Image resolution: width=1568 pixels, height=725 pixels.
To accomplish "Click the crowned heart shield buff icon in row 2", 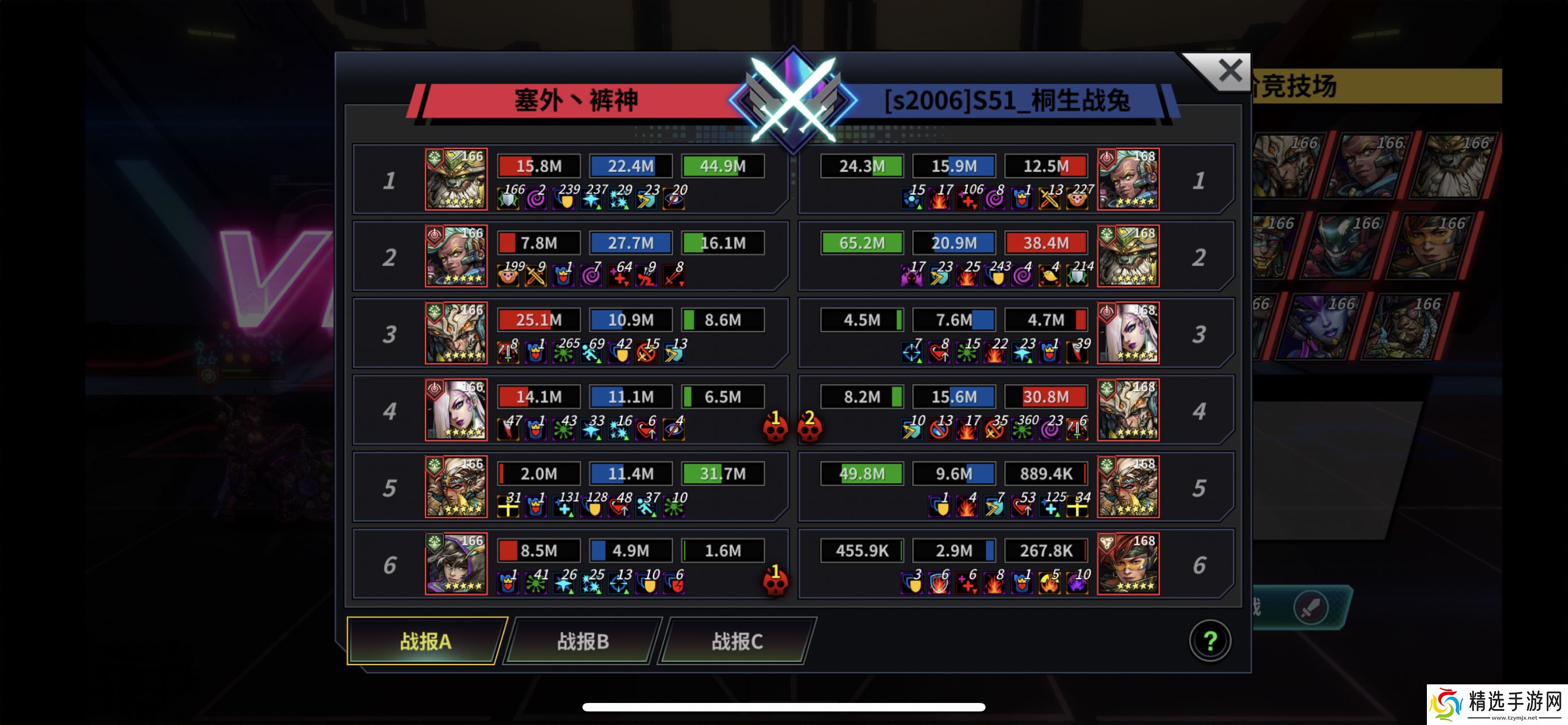I will pyautogui.click(x=565, y=277).
